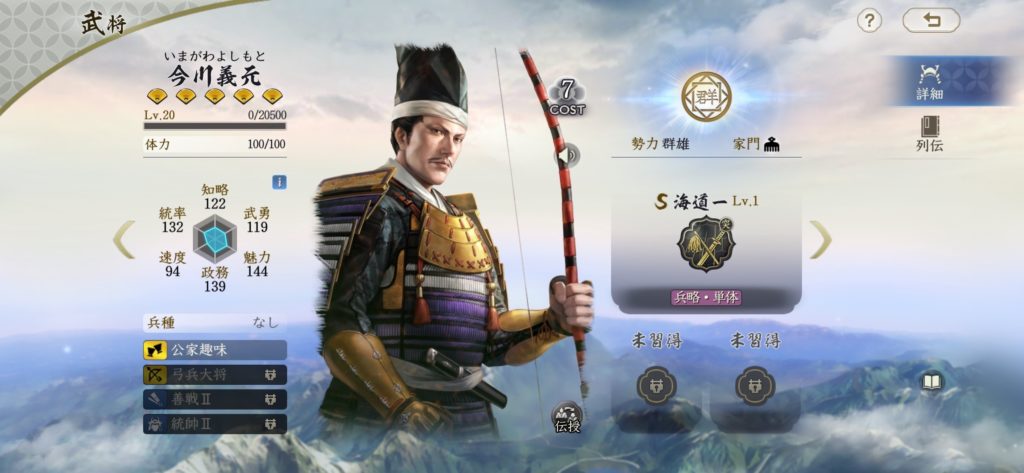This screenshot has height=473, width=1024.
Task: Open the 列伝 biography tab
Action: [930, 133]
